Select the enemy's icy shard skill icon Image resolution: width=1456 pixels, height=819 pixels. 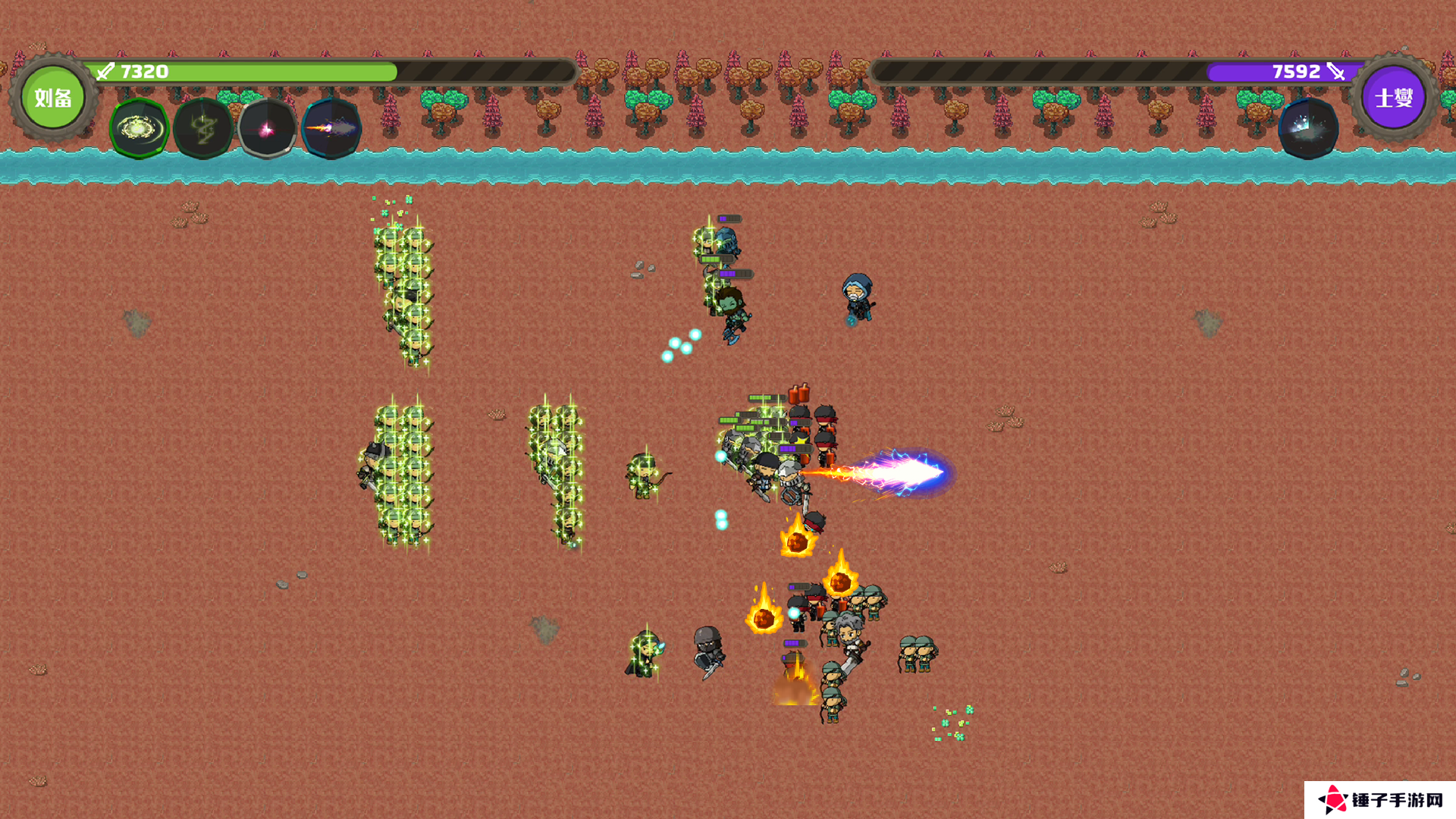click(1308, 128)
